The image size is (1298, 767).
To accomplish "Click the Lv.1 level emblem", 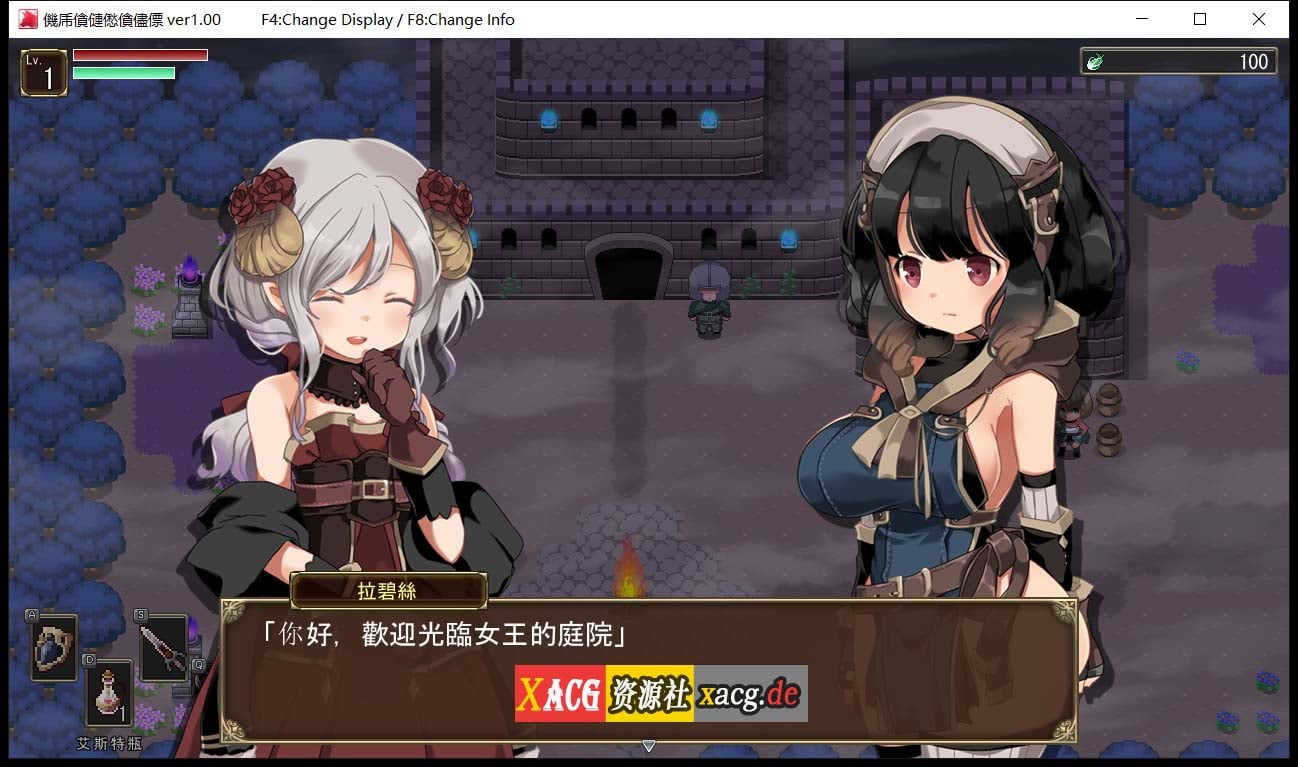I will click(43, 71).
